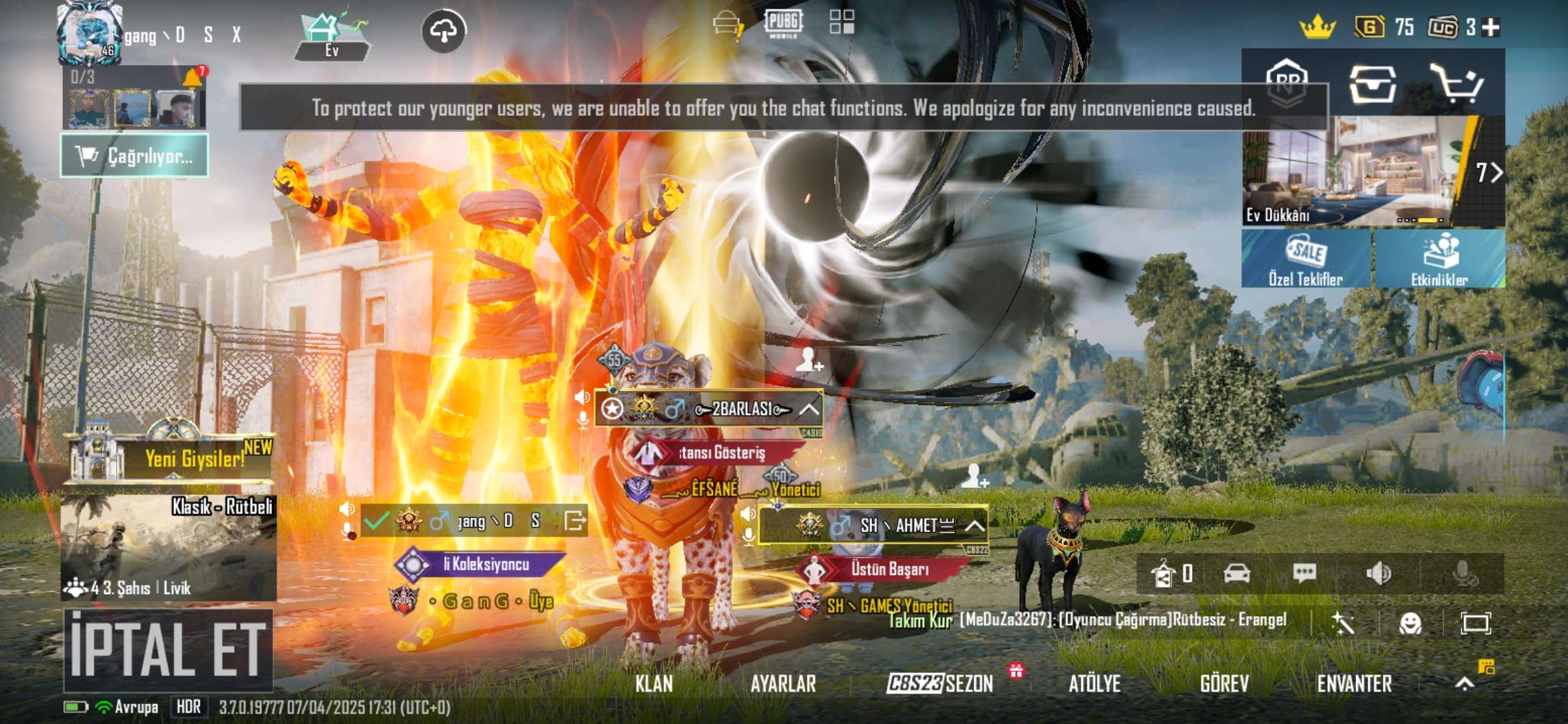Toggle the speaker sound icon
This screenshot has width=1568, height=724.
pos(1378,574)
